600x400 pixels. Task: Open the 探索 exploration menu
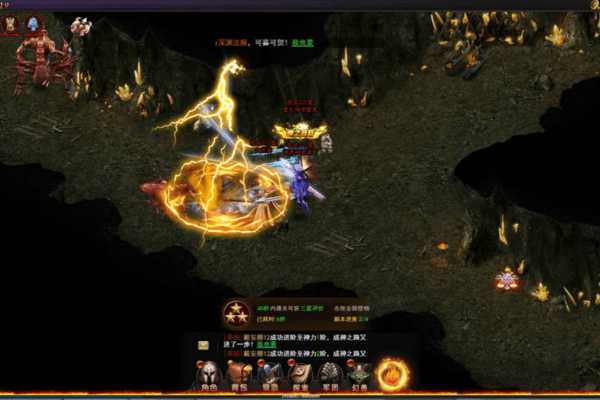pyautogui.click(x=299, y=377)
